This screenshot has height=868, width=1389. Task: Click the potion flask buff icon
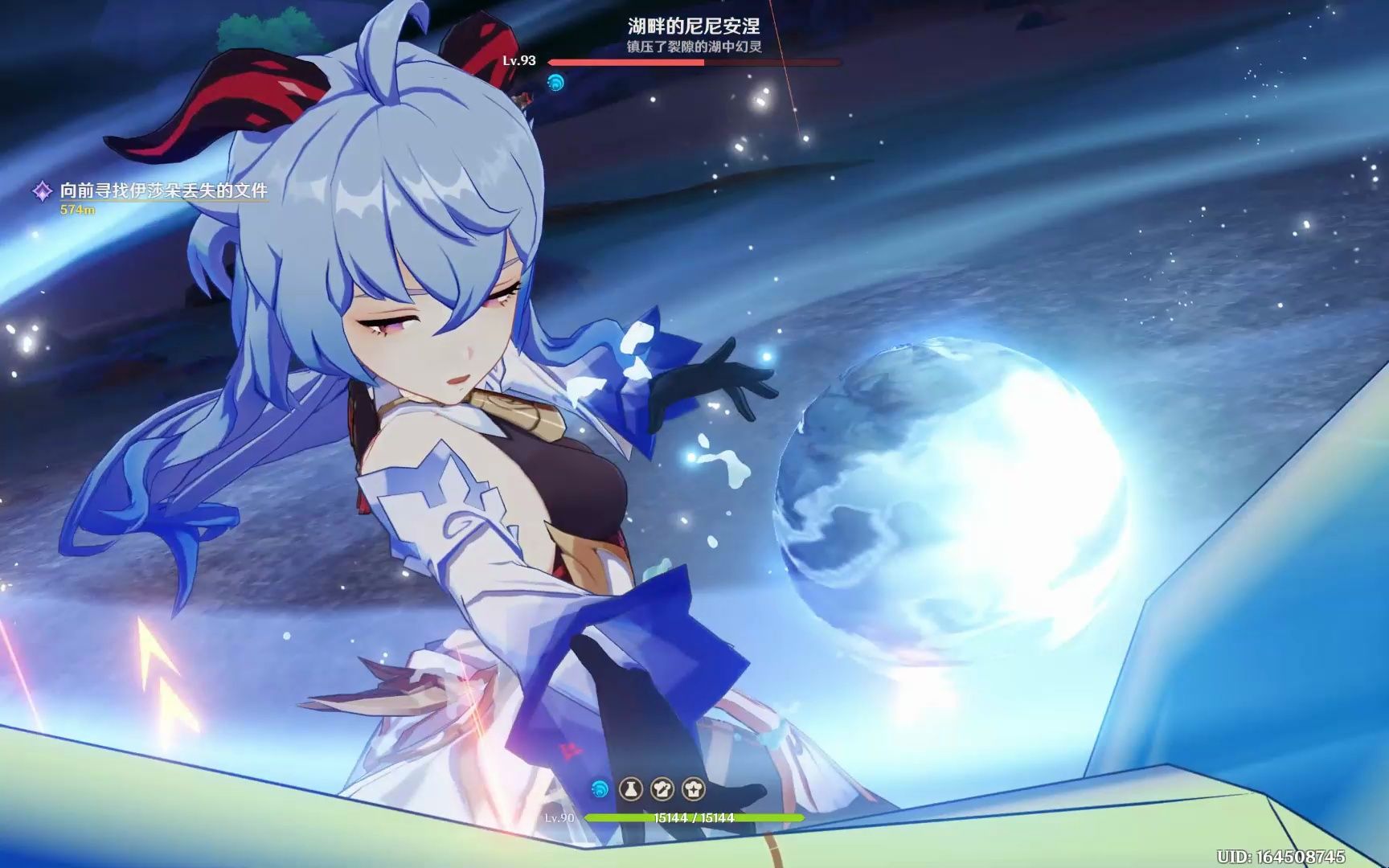pos(631,789)
